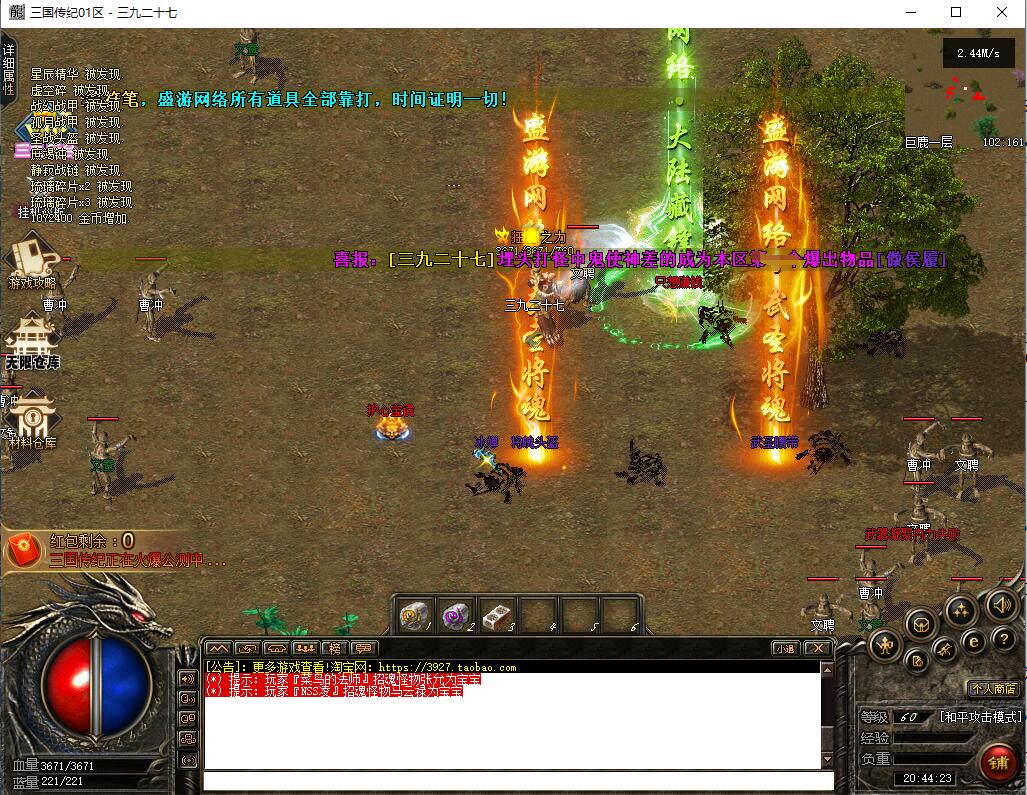This screenshot has width=1027, height=795.
Task: Click the red 铺 shop button
Action: coord(996,762)
